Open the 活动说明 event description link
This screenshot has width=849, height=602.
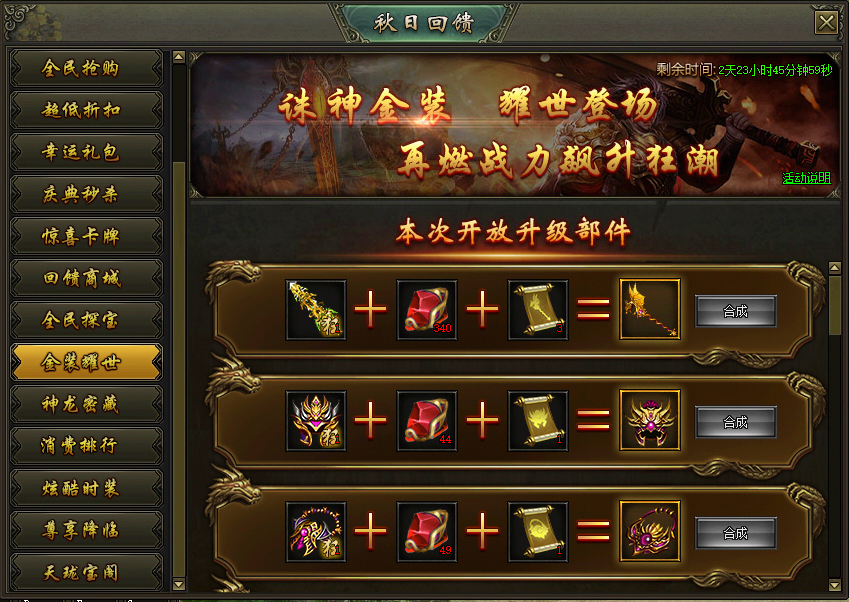(806, 178)
